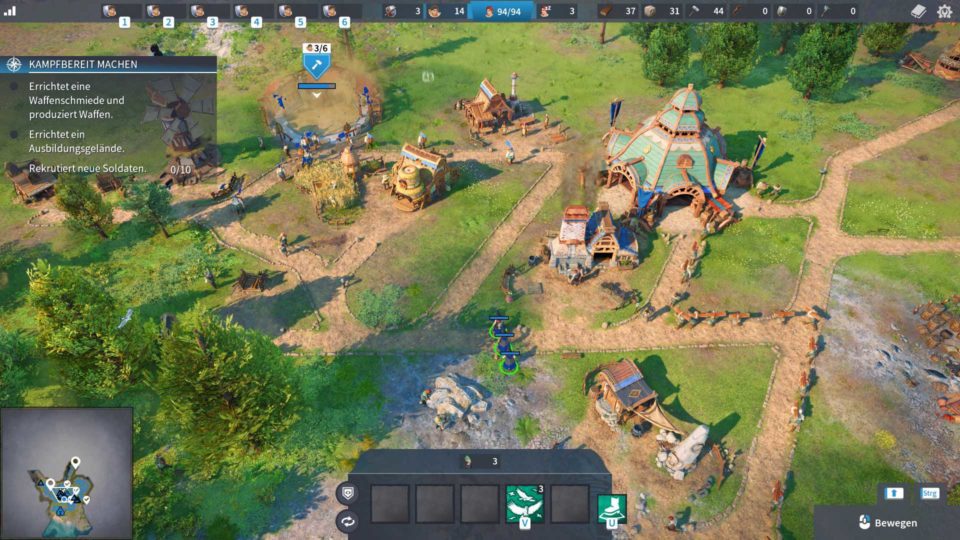Open the settings gear menu
Viewport: 960px width, 540px height.
pos(945,11)
